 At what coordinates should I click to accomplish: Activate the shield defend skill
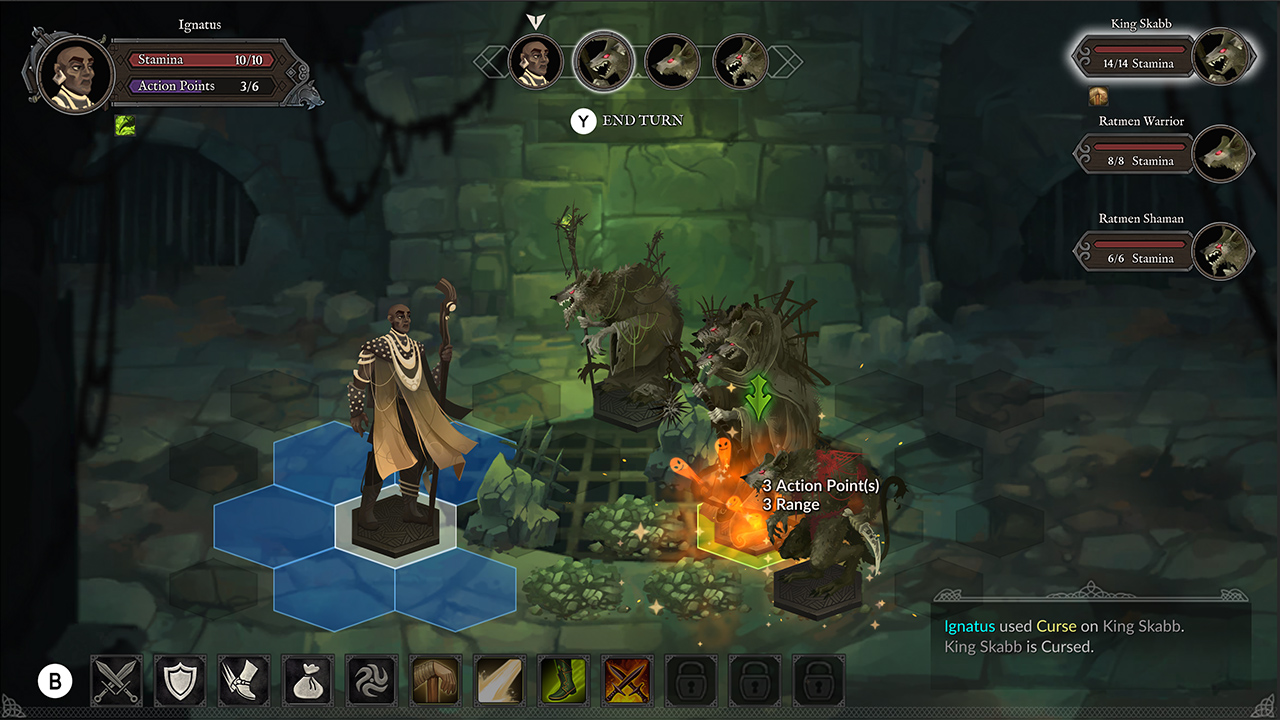pyautogui.click(x=180, y=679)
